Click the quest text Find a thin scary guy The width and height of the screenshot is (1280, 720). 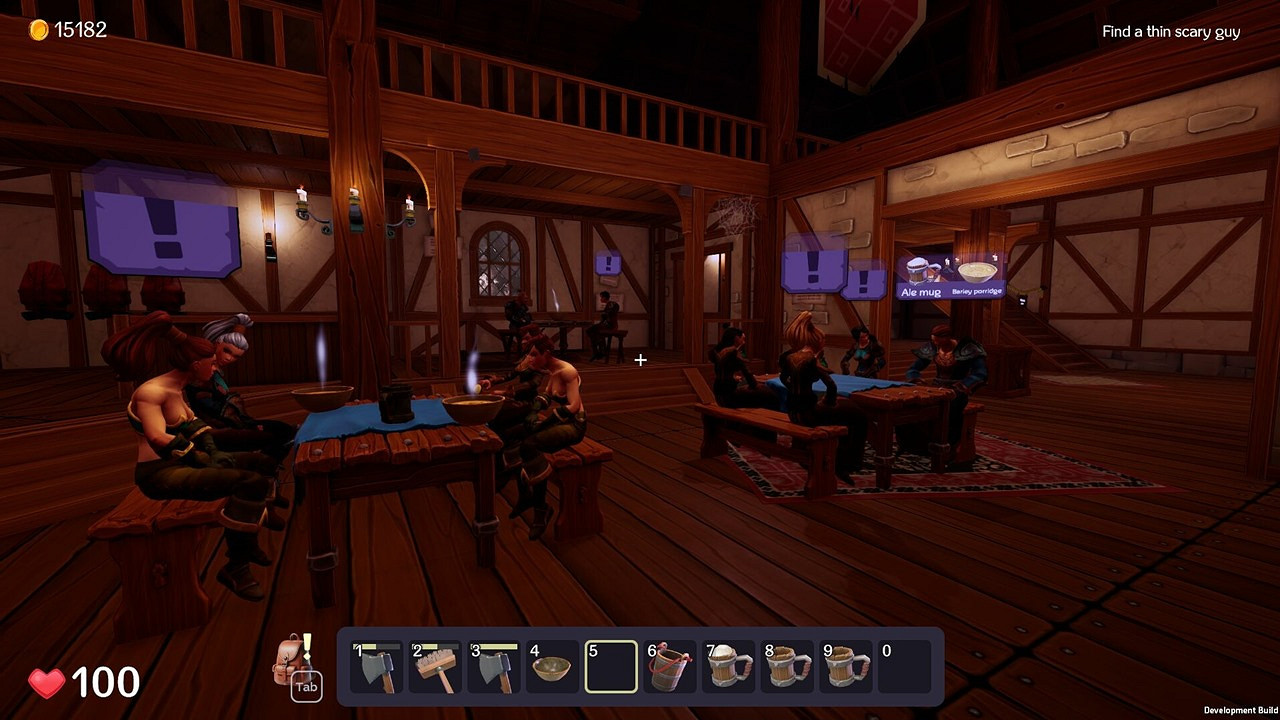click(1171, 31)
